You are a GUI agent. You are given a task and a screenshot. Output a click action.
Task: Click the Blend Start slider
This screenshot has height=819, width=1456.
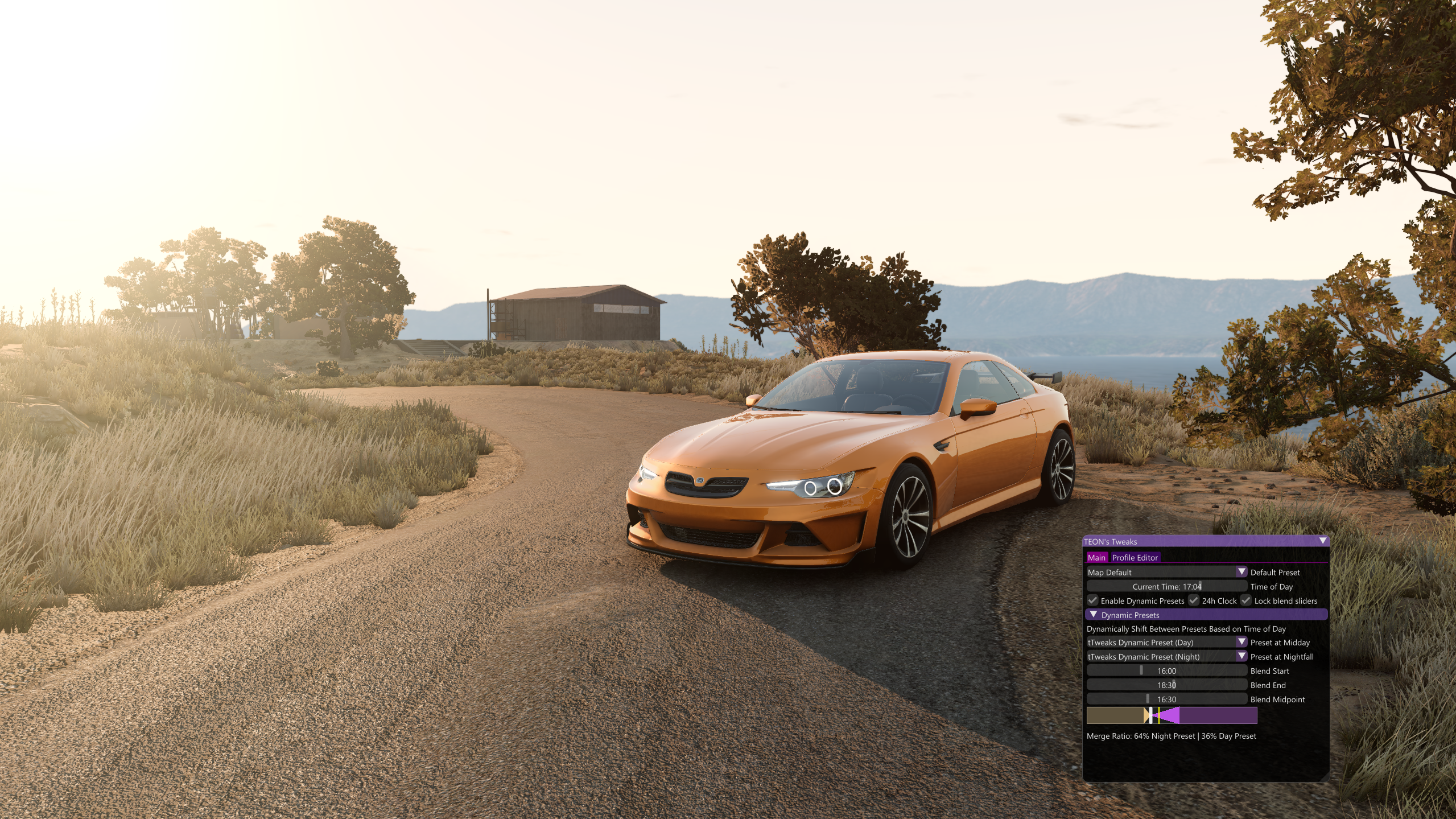pyautogui.click(x=1166, y=671)
